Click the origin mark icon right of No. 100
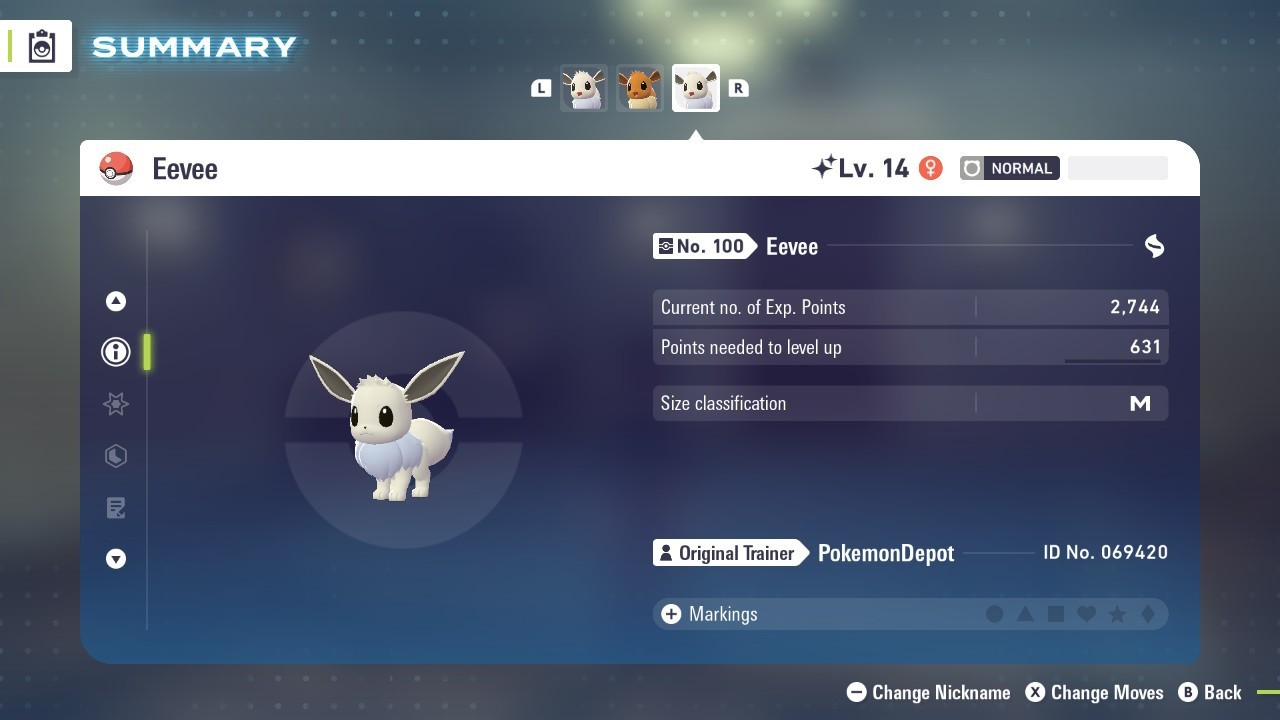The image size is (1280, 720). (1154, 246)
